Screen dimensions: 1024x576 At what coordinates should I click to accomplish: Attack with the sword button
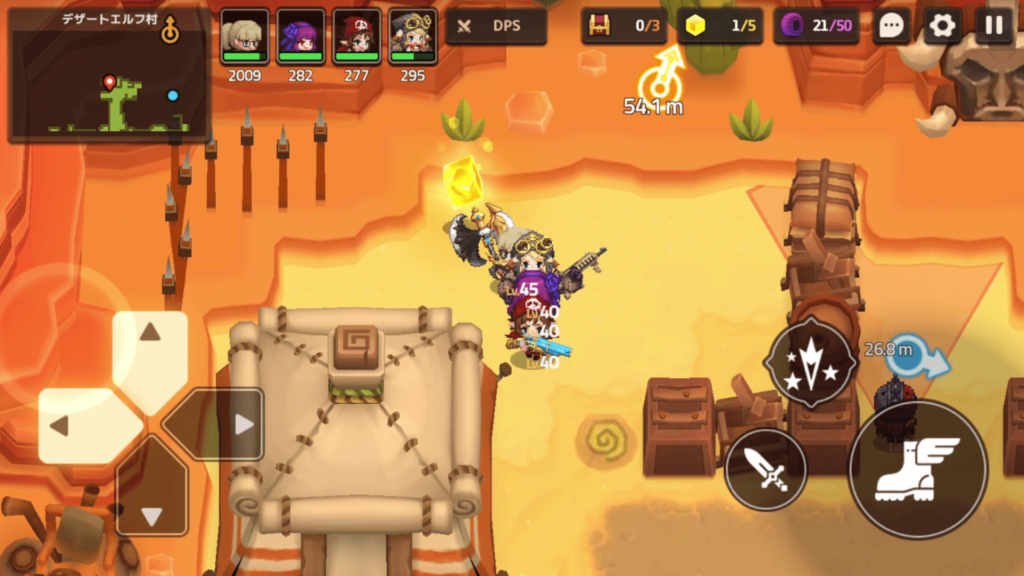[x=766, y=468]
